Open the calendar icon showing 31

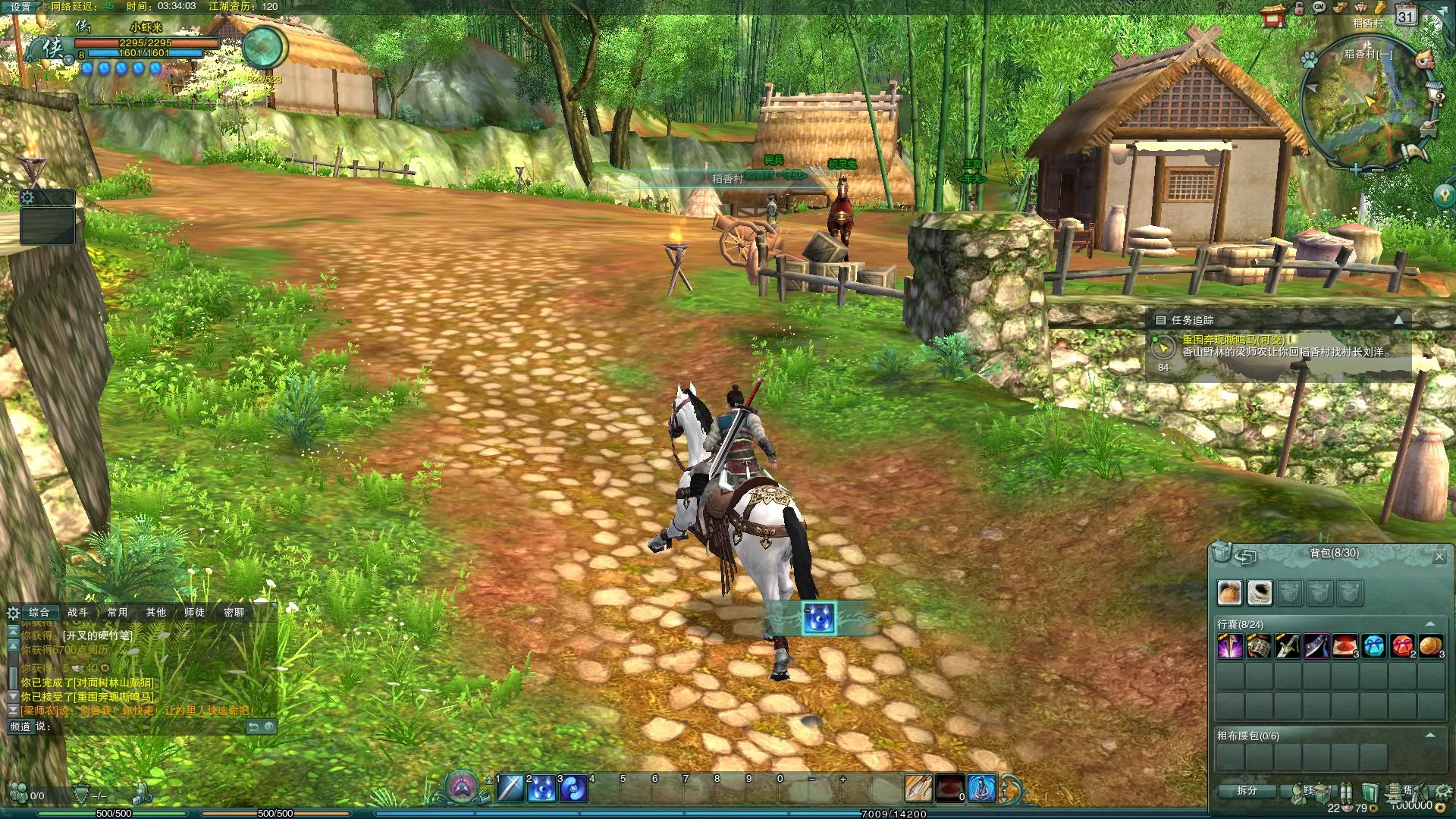1406,16
